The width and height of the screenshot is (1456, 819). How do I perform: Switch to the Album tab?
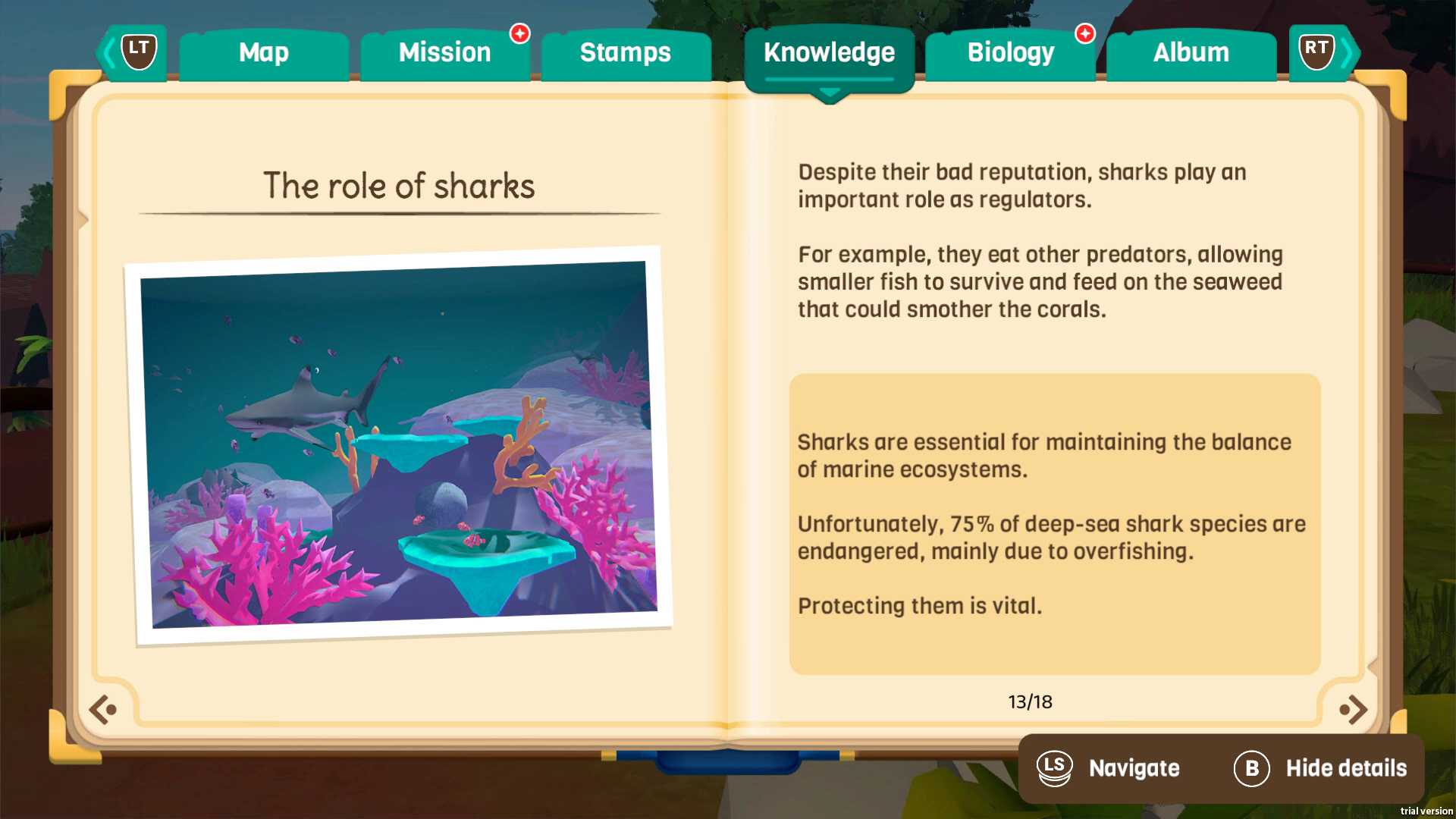tap(1191, 52)
